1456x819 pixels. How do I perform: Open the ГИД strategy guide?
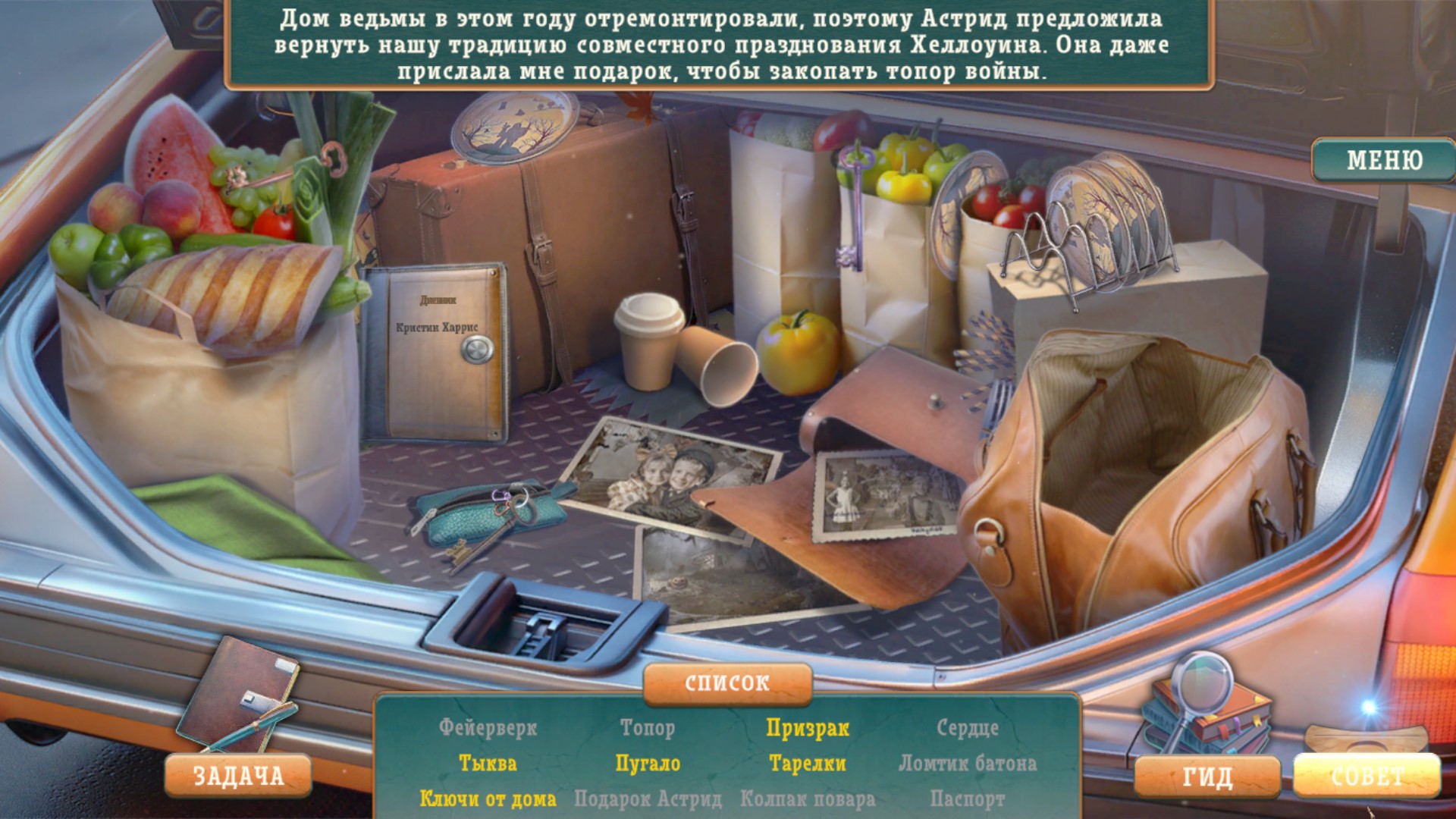point(1207,777)
